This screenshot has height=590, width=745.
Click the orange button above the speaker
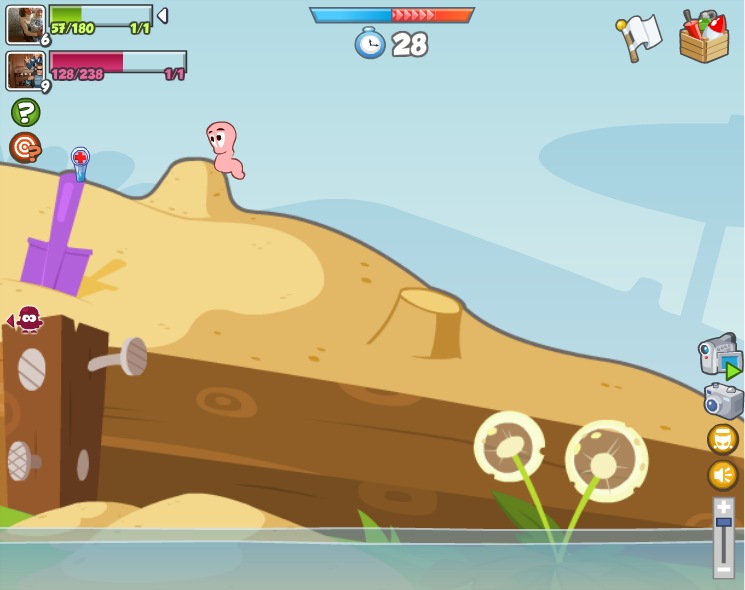722,439
